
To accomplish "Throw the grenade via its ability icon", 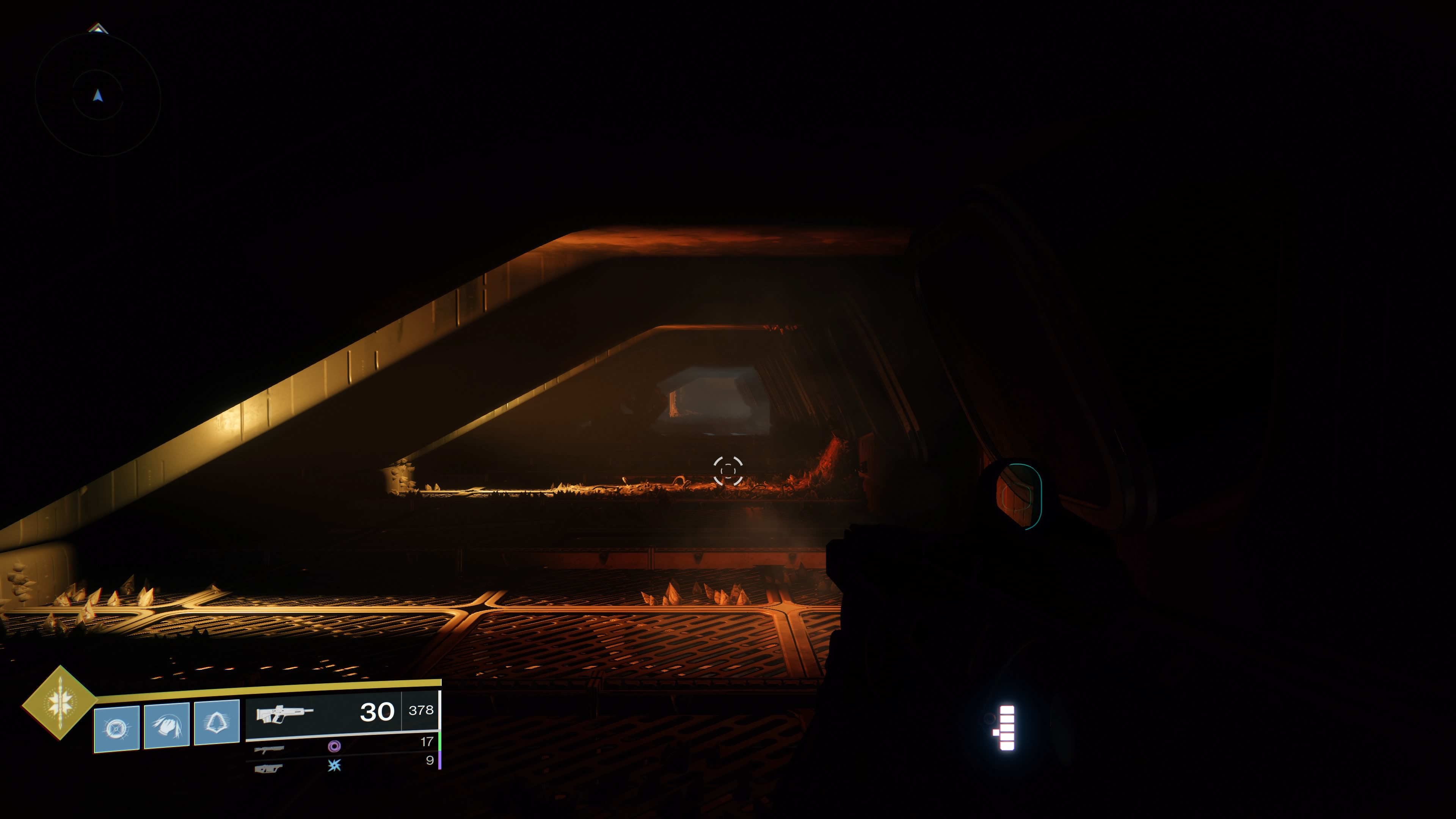I will [x=116, y=728].
